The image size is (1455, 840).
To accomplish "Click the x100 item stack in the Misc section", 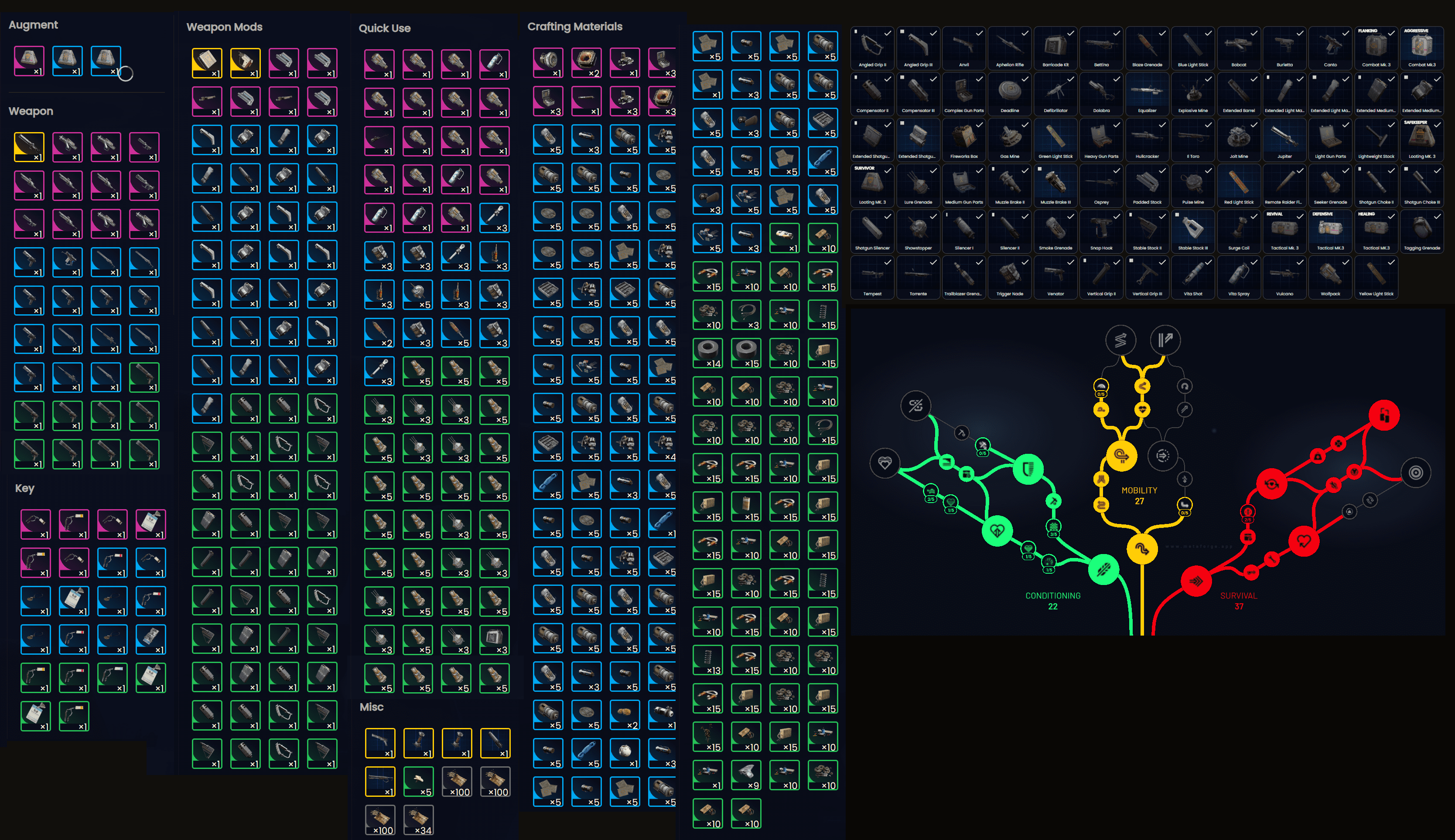I will pyautogui.click(x=458, y=781).
